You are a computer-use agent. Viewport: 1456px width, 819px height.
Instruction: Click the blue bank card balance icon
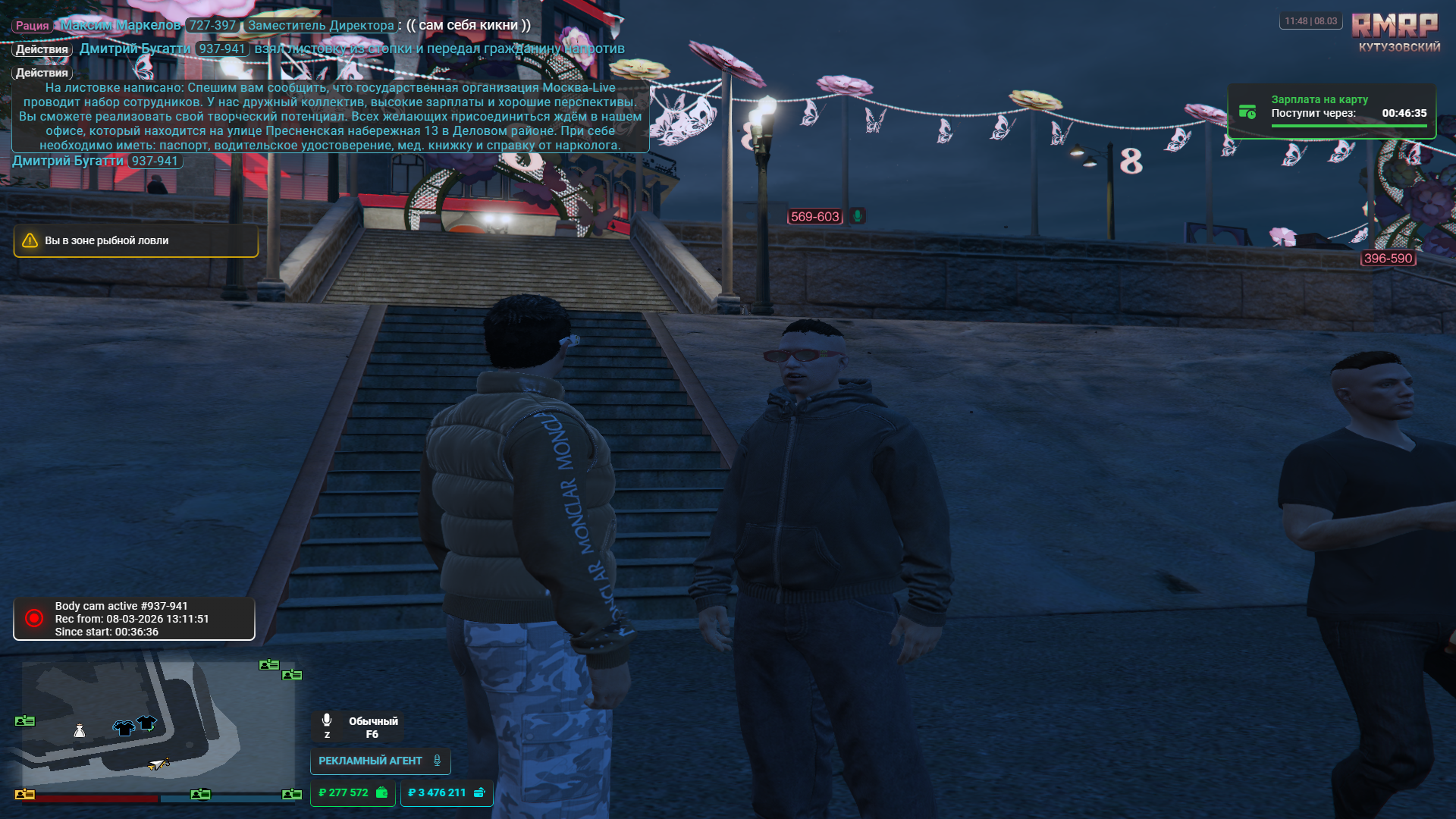[479, 792]
